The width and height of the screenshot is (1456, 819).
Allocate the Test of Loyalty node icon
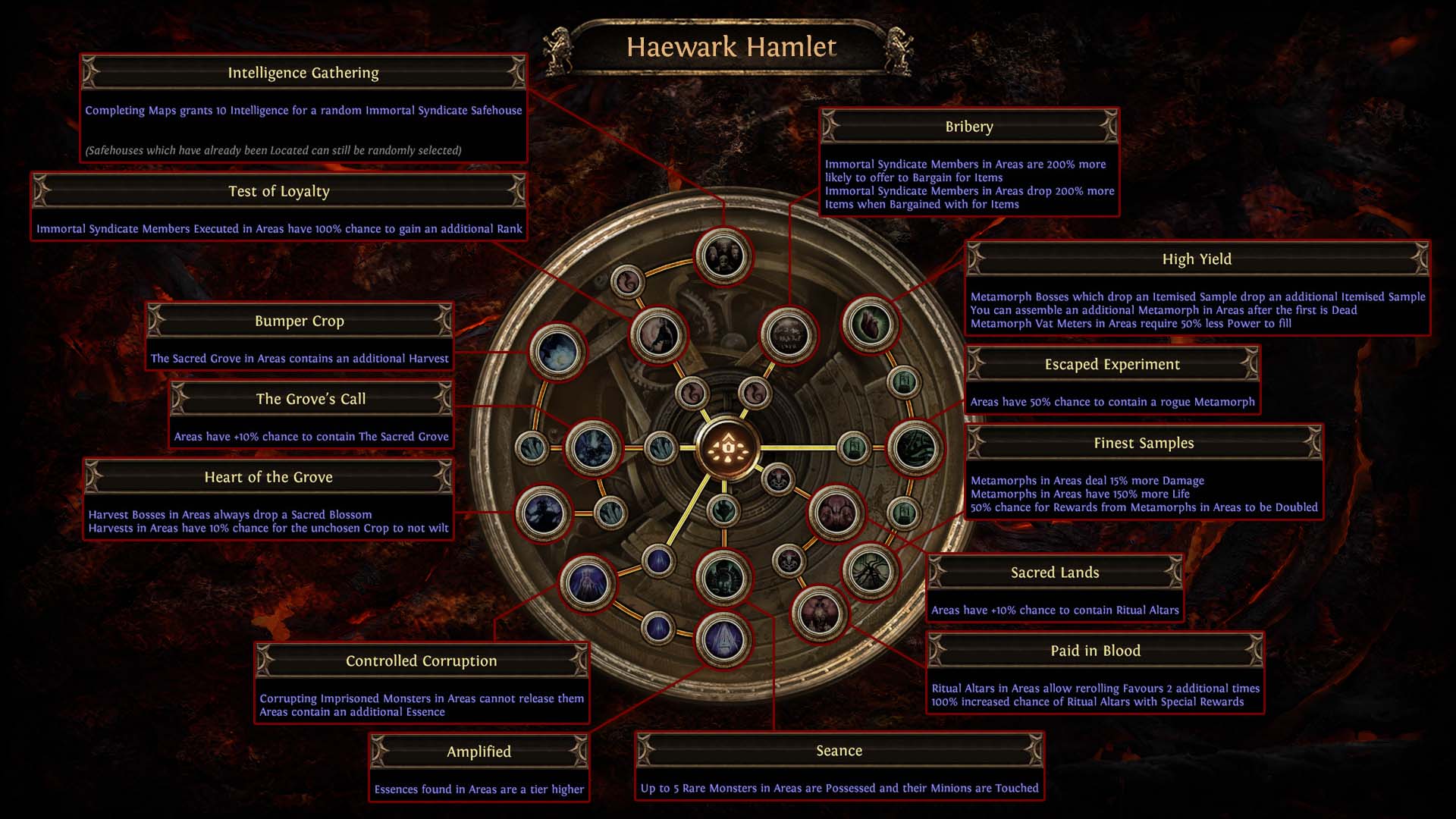[x=658, y=335]
